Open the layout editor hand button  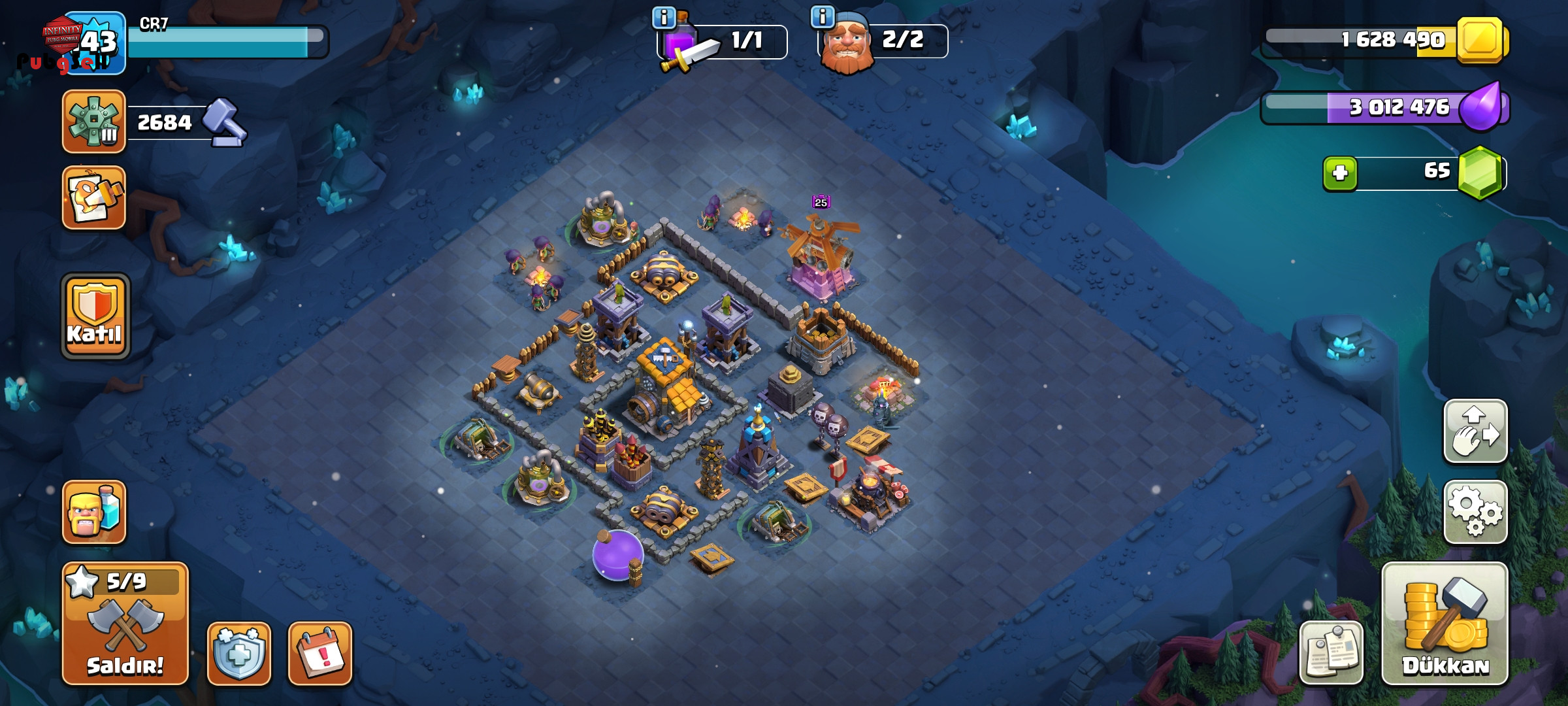(1475, 431)
